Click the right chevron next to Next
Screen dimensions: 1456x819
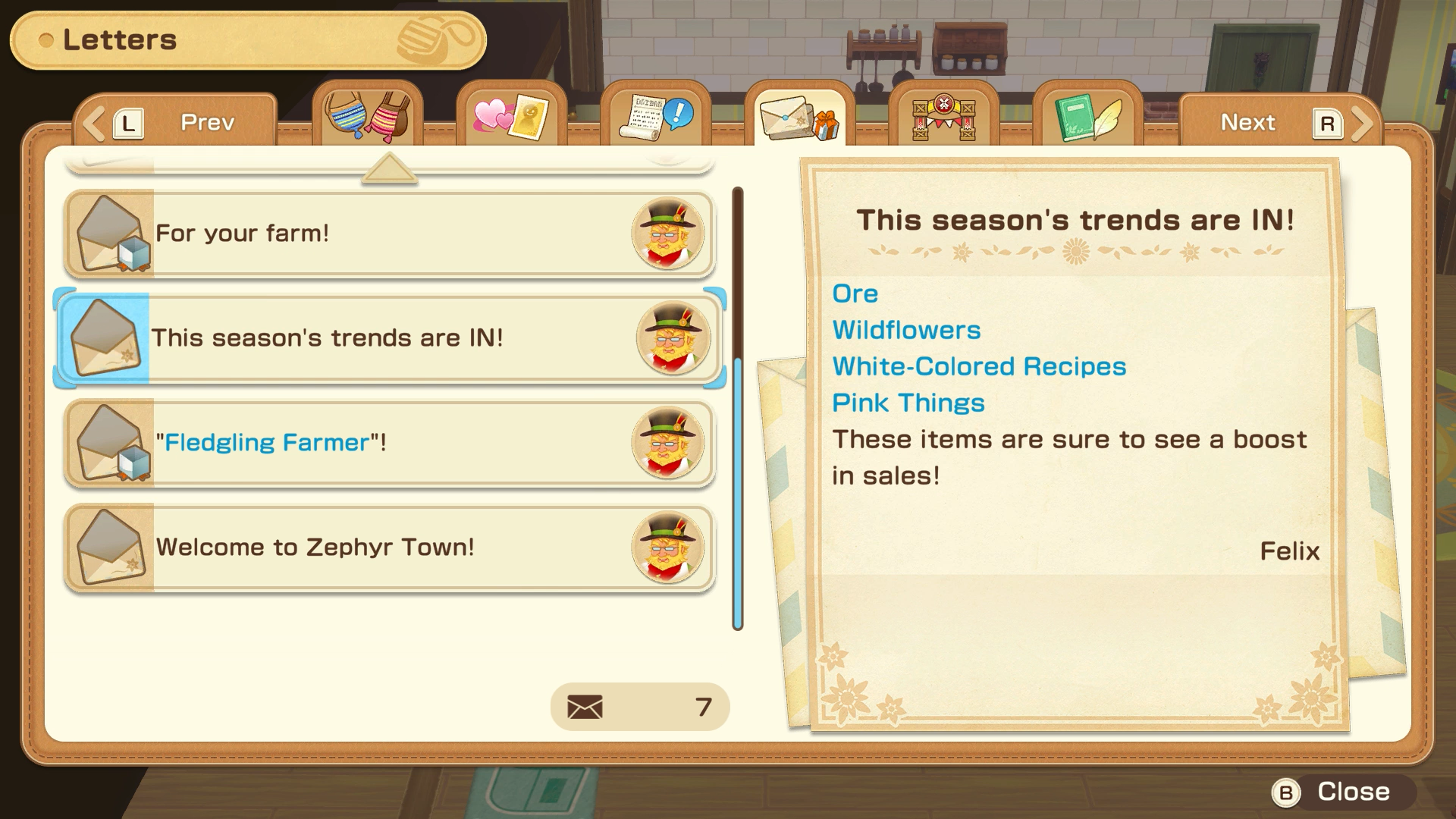(x=1361, y=121)
